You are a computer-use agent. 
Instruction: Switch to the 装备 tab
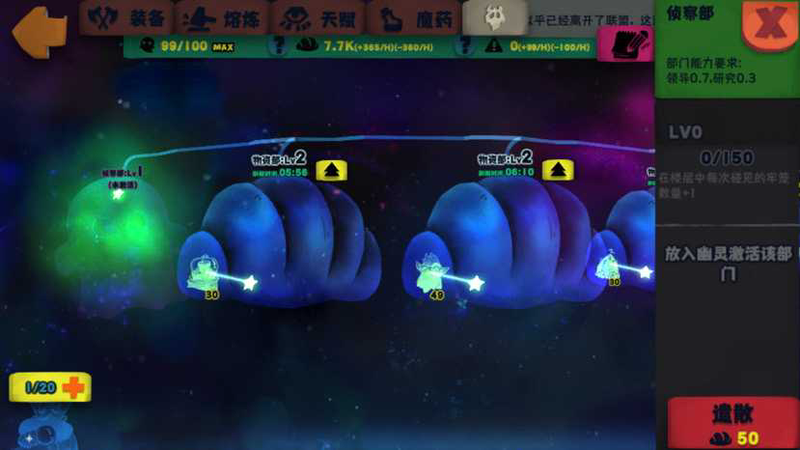(127, 18)
